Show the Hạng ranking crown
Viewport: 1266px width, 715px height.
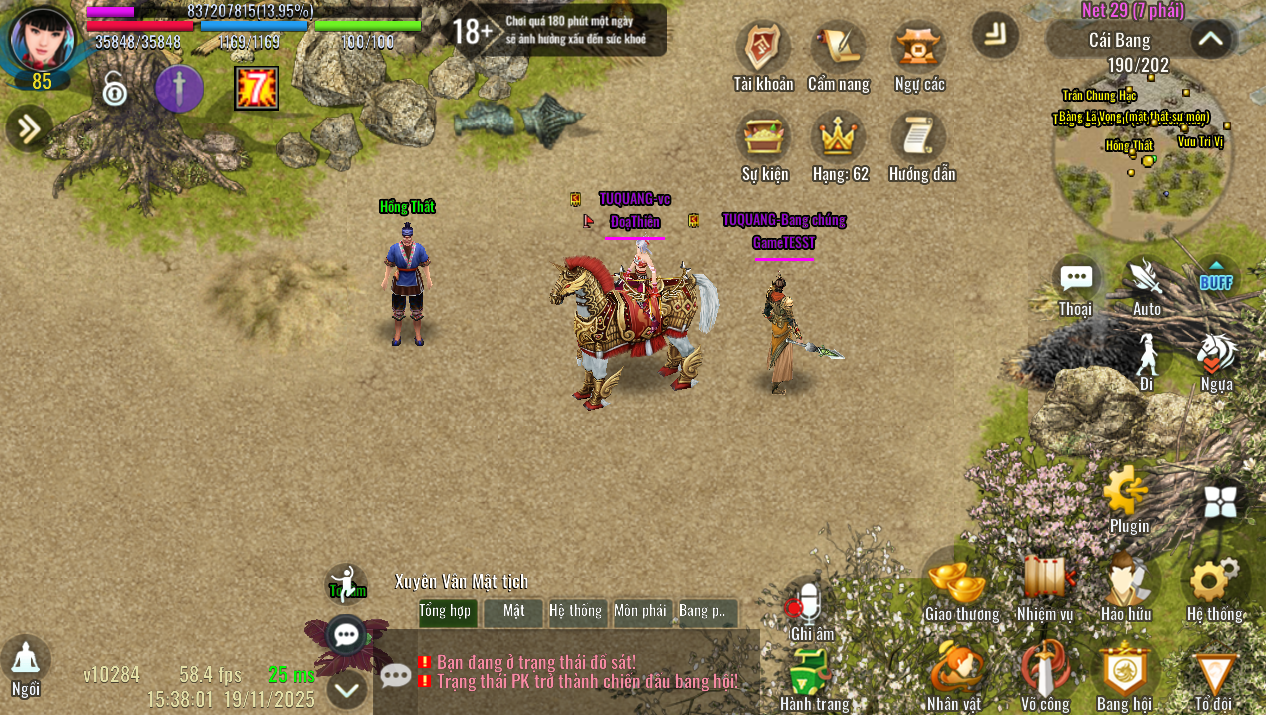839,138
